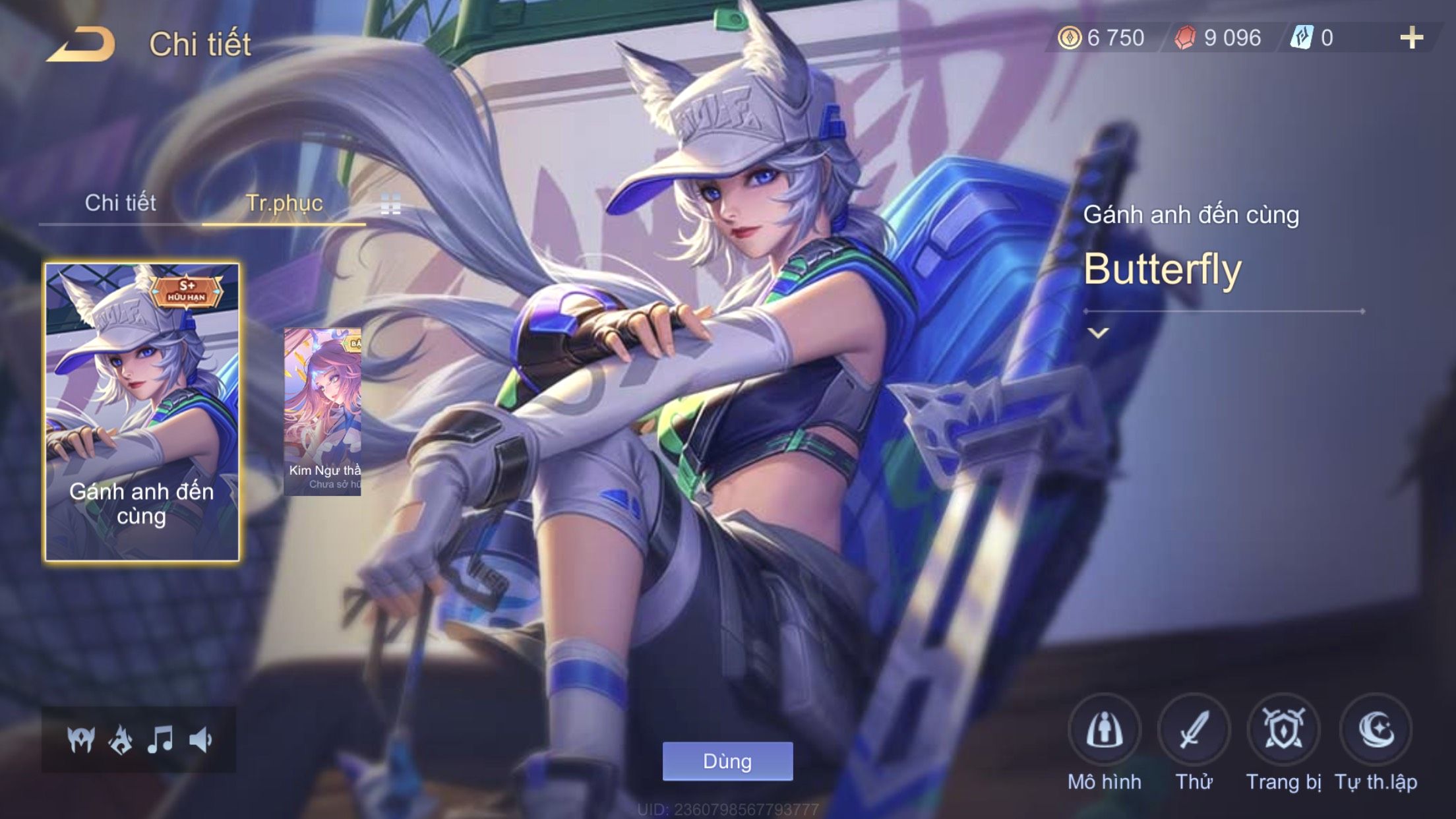Add more currency with plus button
The height and width of the screenshot is (819, 1456).
point(1411,38)
